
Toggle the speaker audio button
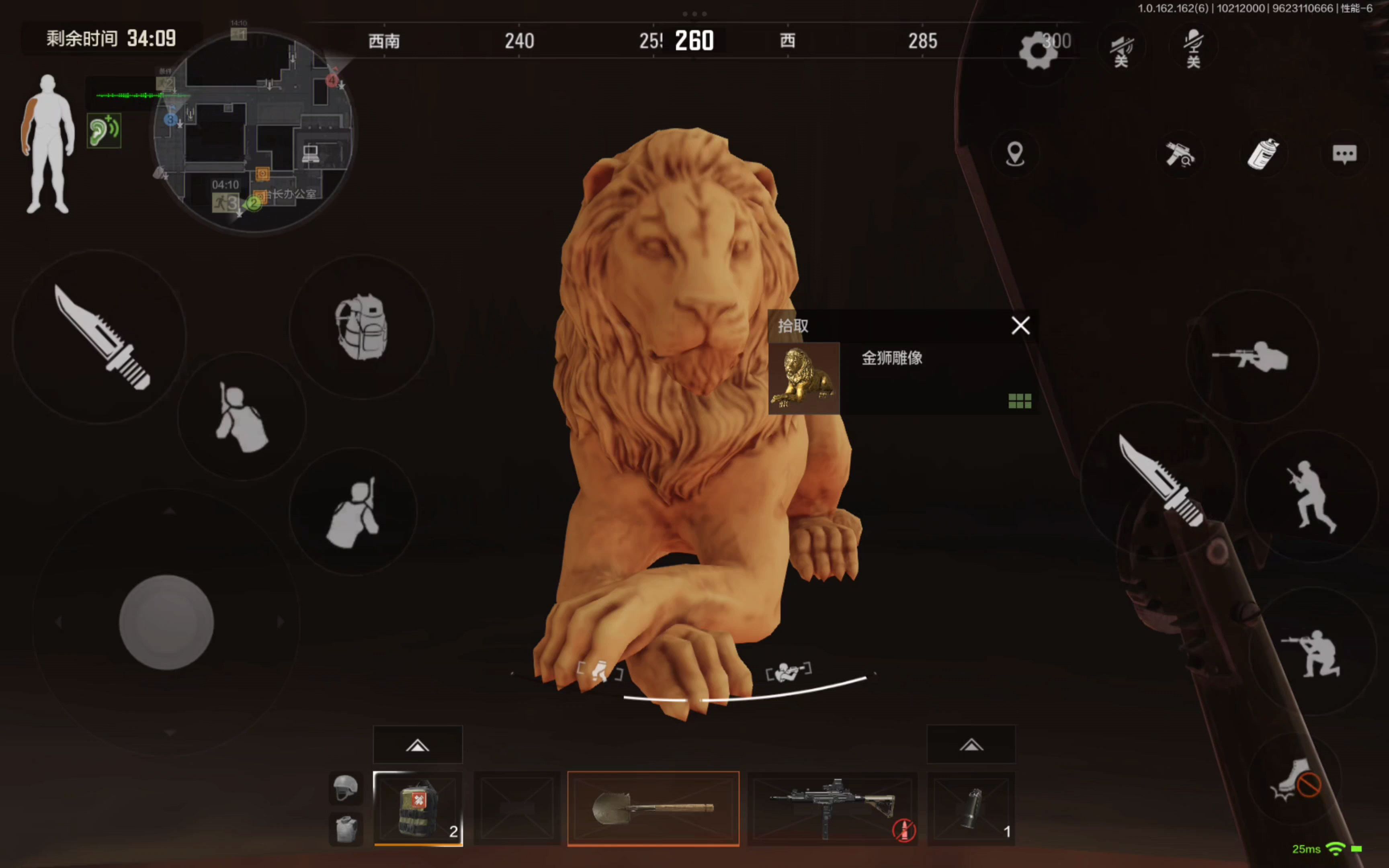pos(1121,49)
